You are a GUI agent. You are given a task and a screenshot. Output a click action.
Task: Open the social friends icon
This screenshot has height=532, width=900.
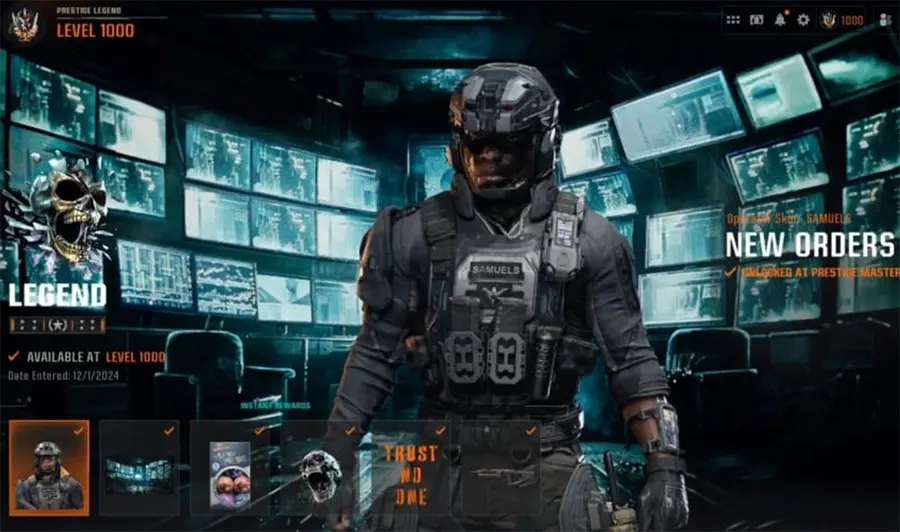coord(884,20)
